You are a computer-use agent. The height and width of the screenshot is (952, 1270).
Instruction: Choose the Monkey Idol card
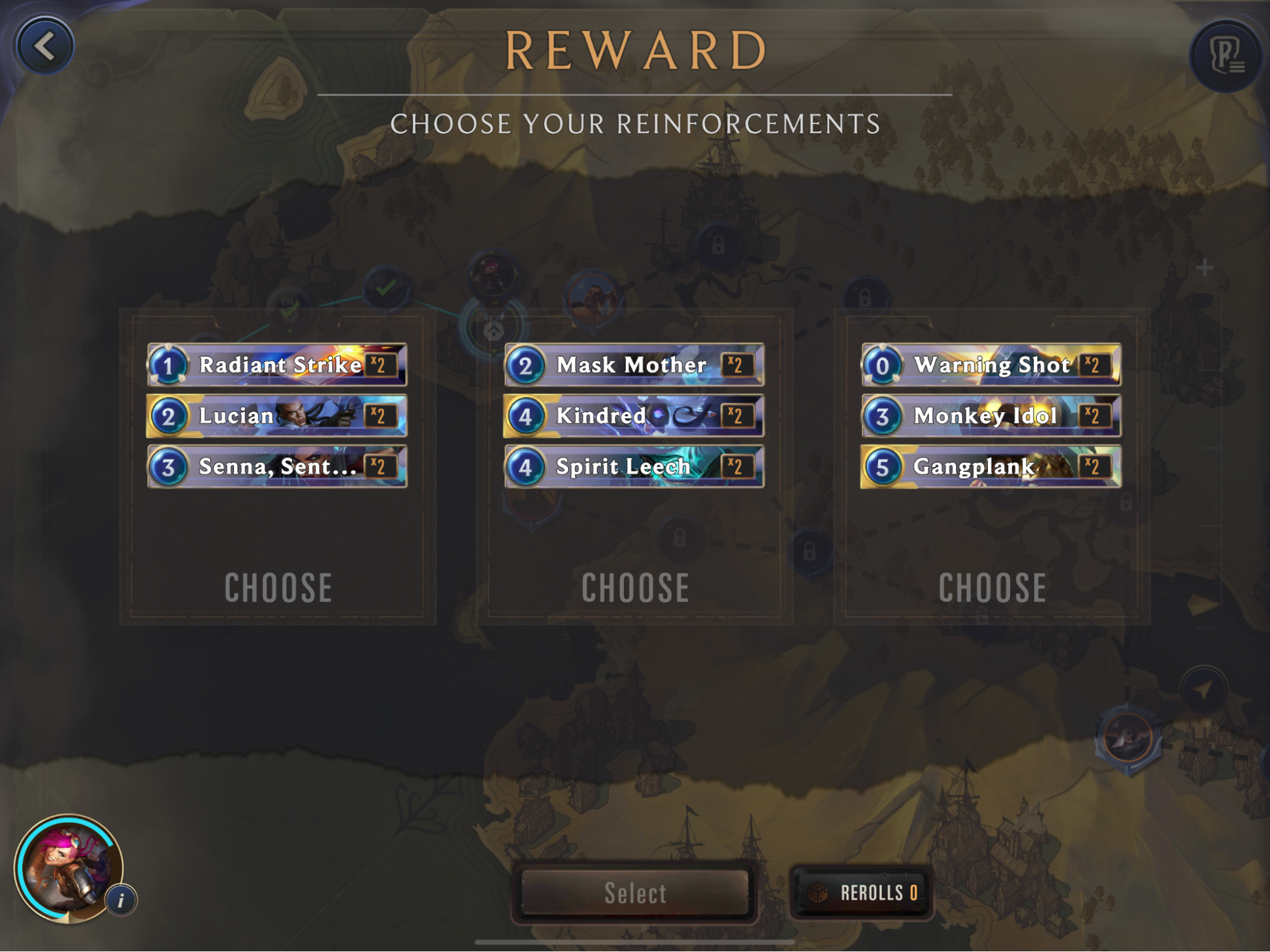coord(991,416)
